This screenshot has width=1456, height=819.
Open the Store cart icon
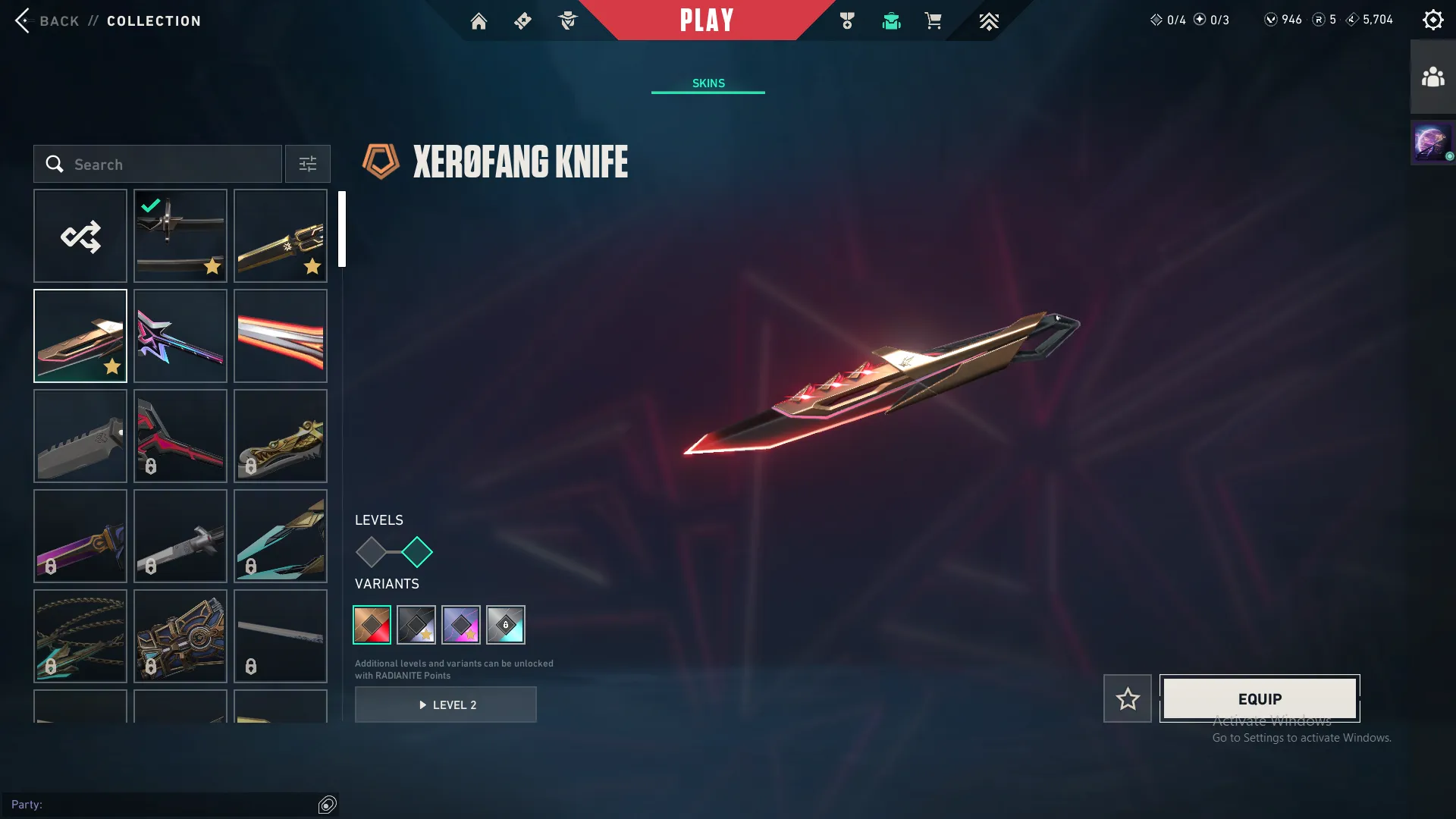[934, 20]
